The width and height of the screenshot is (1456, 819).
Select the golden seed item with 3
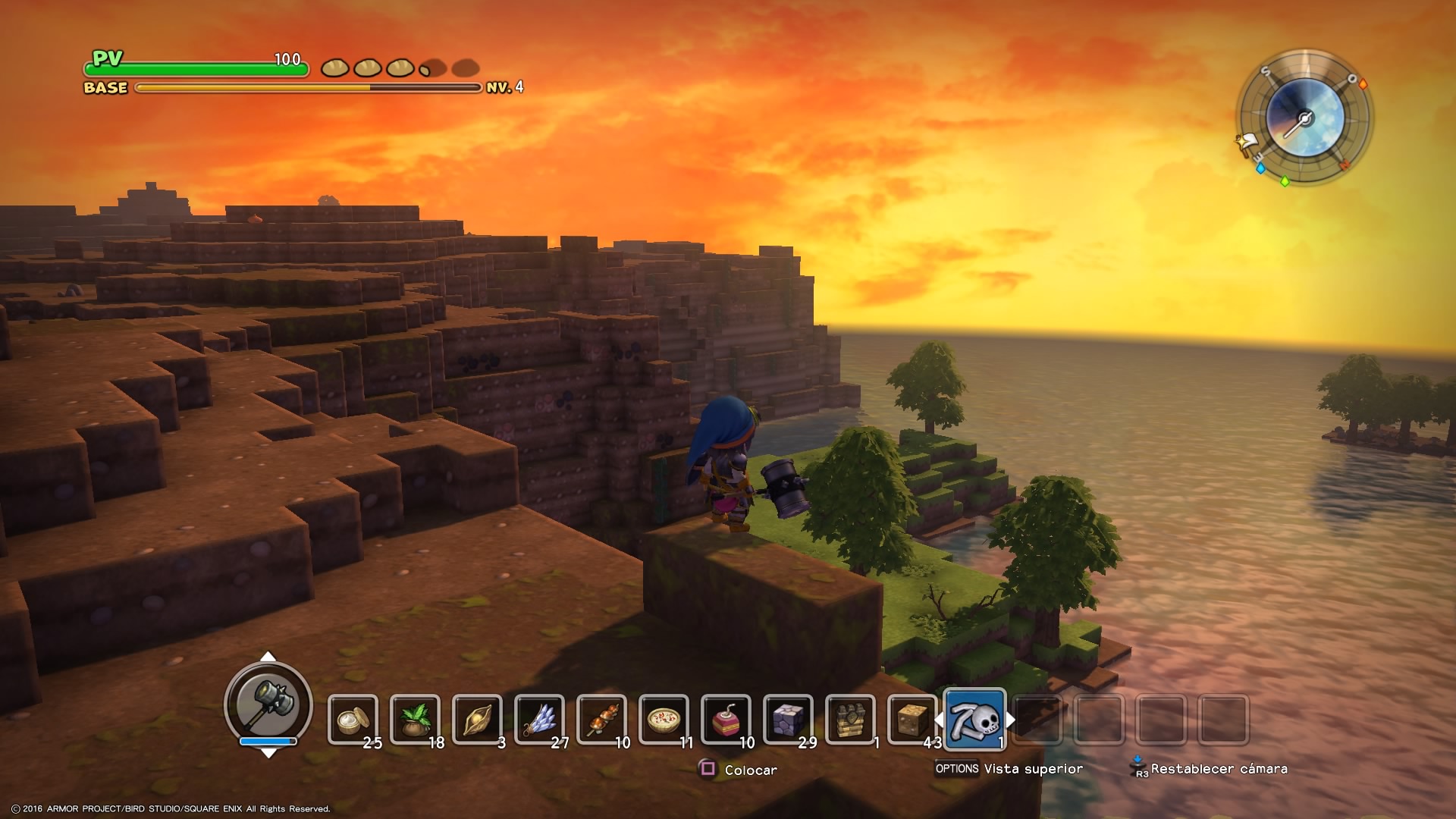click(x=477, y=719)
